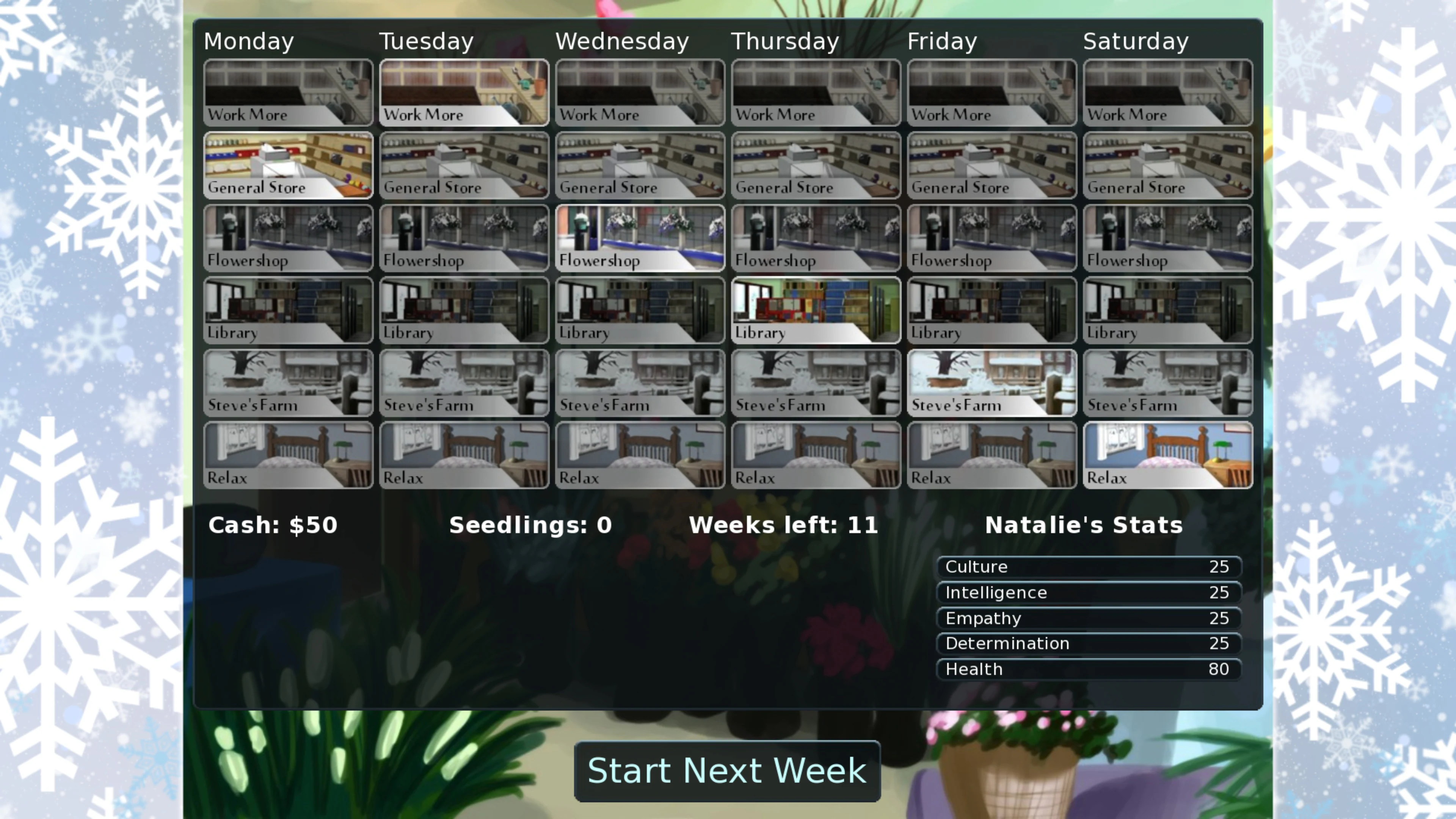Pick the Library activity on Monday
Image resolution: width=1456 pixels, height=819 pixels.
click(288, 310)
